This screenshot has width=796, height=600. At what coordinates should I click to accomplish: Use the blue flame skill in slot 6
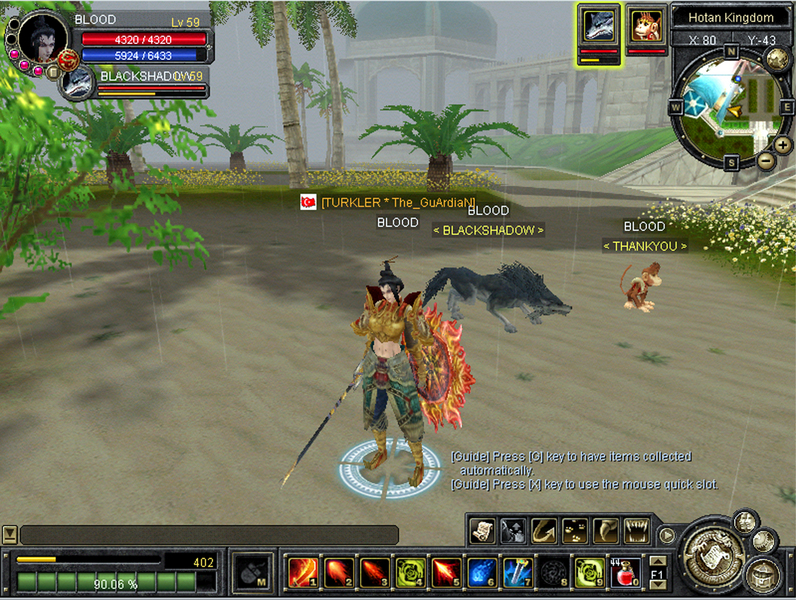pyautogui.click(x=483, y=572)
